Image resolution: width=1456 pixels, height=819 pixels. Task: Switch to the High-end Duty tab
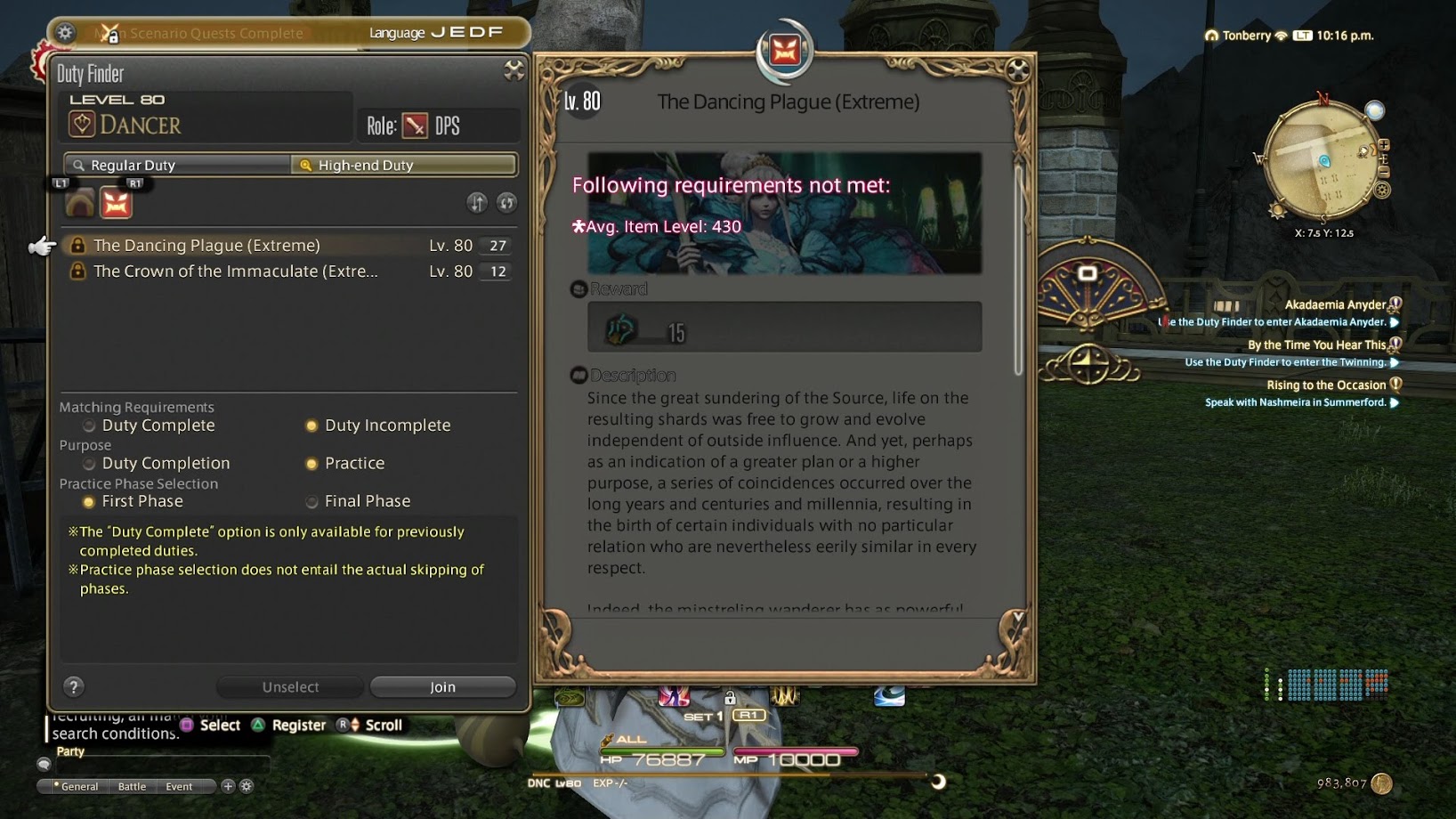click(404, 165)
